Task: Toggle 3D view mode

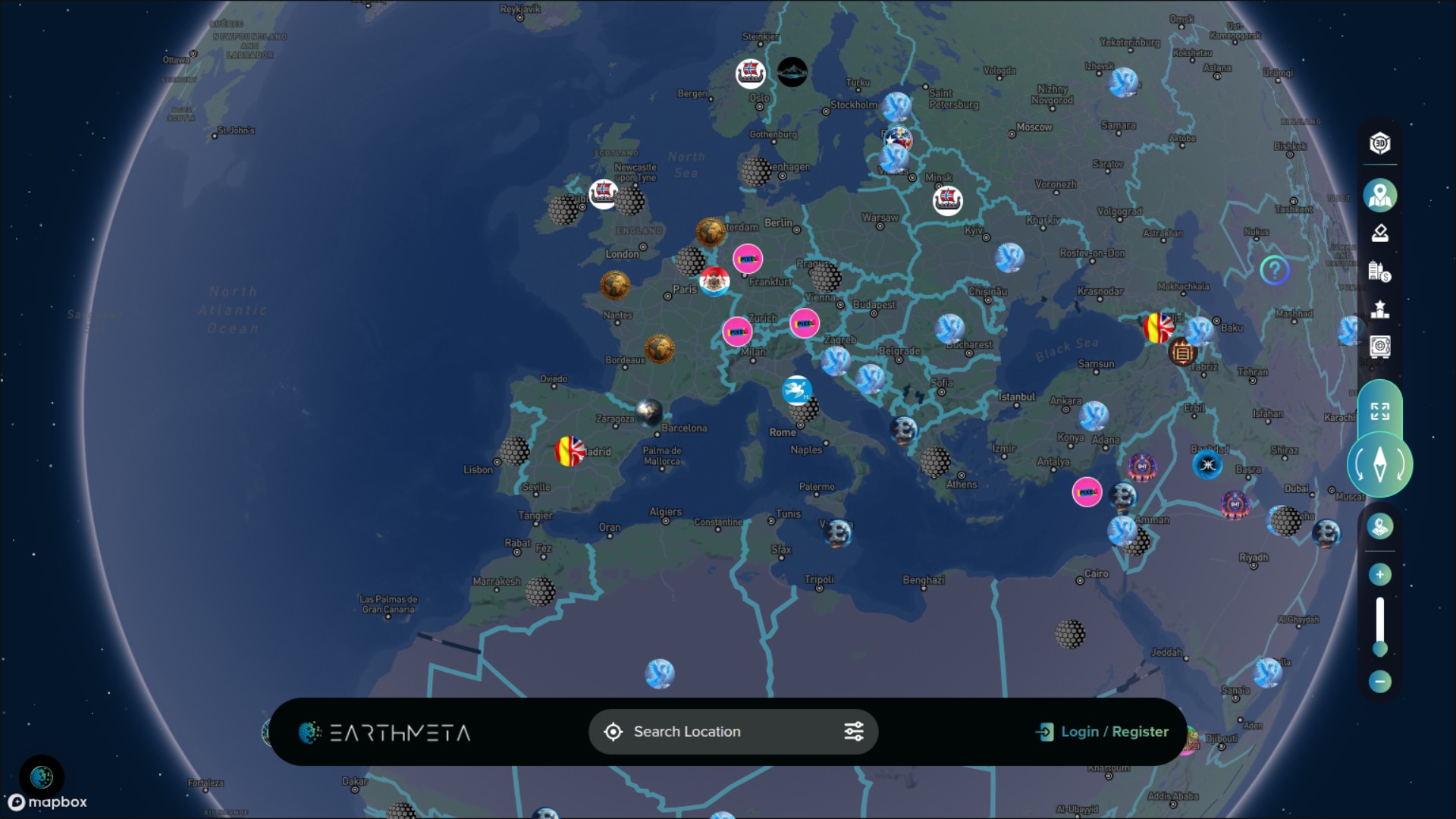Action: 1379,143
